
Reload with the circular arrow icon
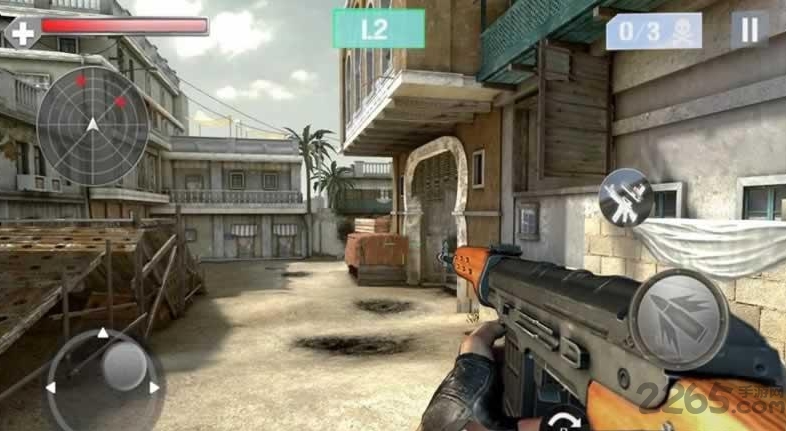[567, 419]
